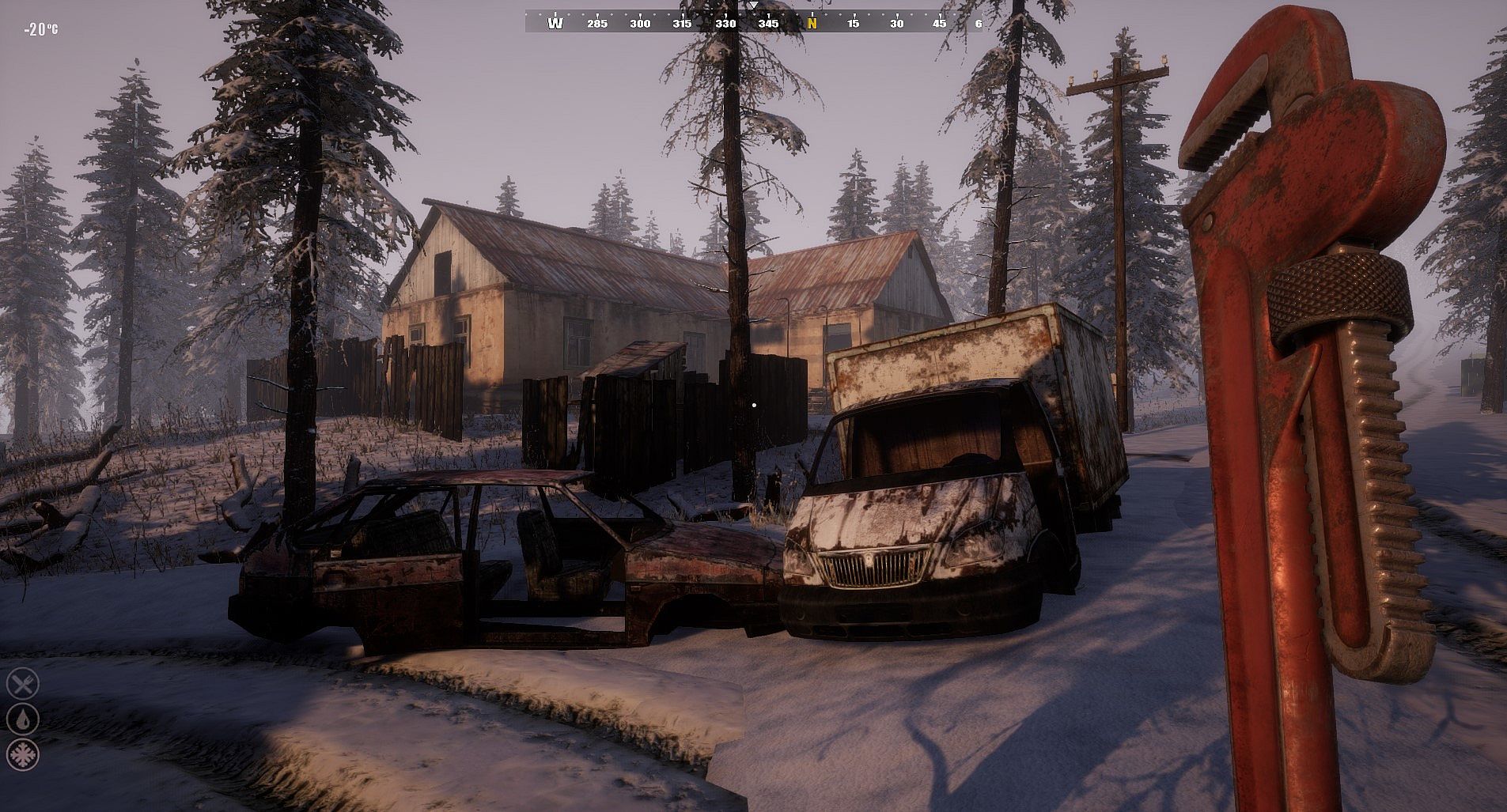1507x812 pixels.
Task: Click the West marker on the compass
Action: coord(555,23)
